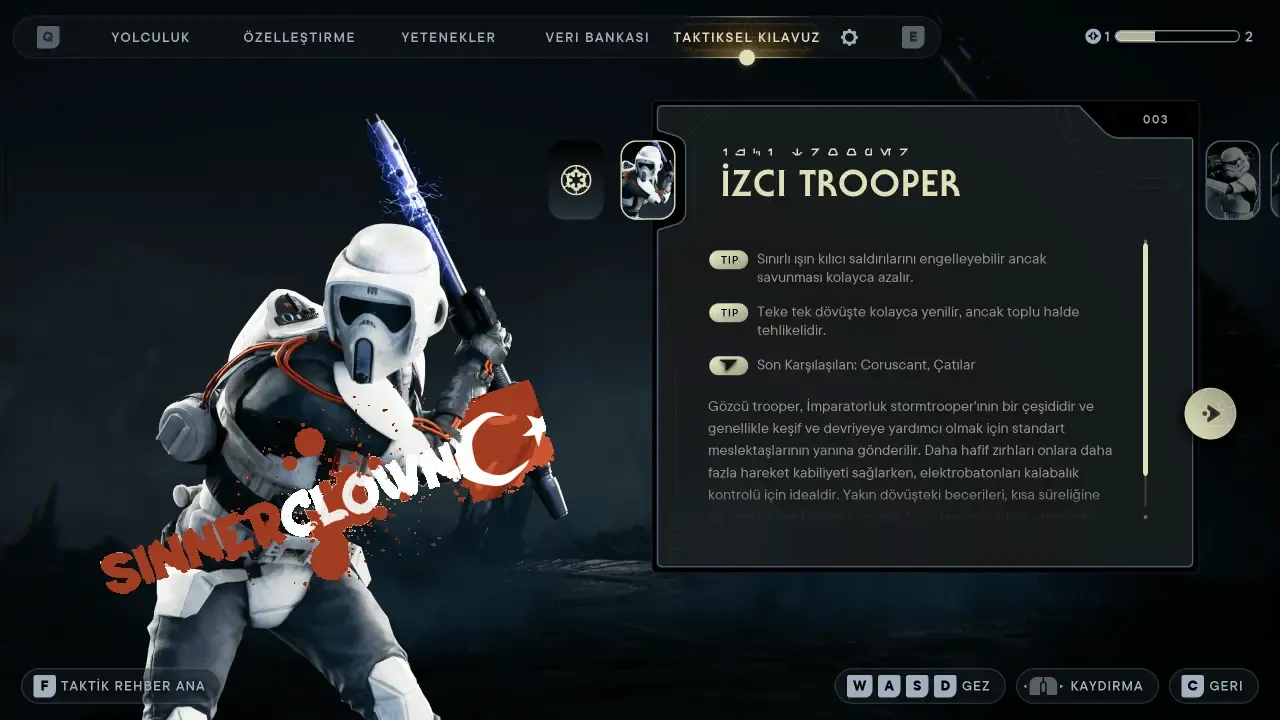
Task: Click the description panel scrollbar
Action: point(1145,360)
